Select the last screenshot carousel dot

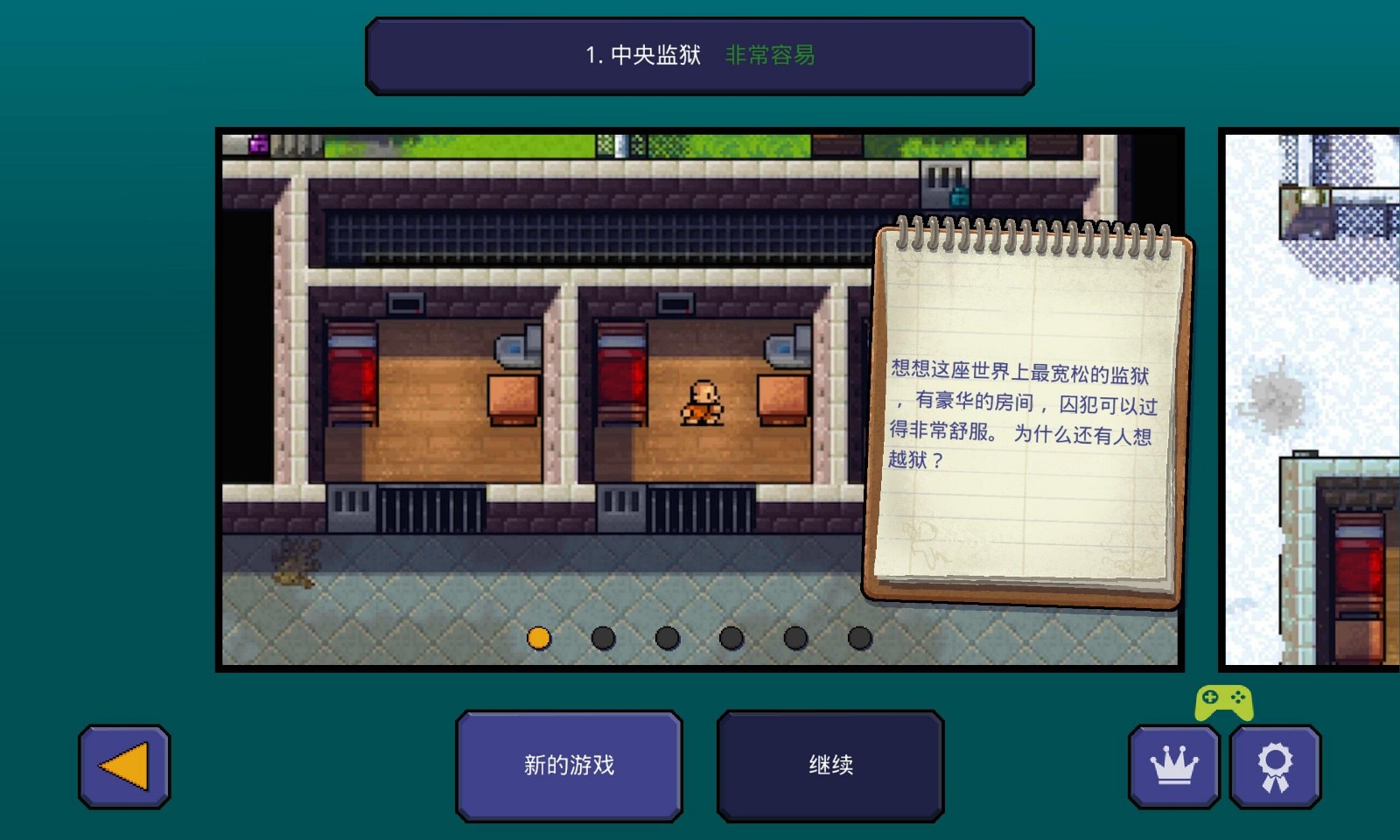[x=857, y=639]
